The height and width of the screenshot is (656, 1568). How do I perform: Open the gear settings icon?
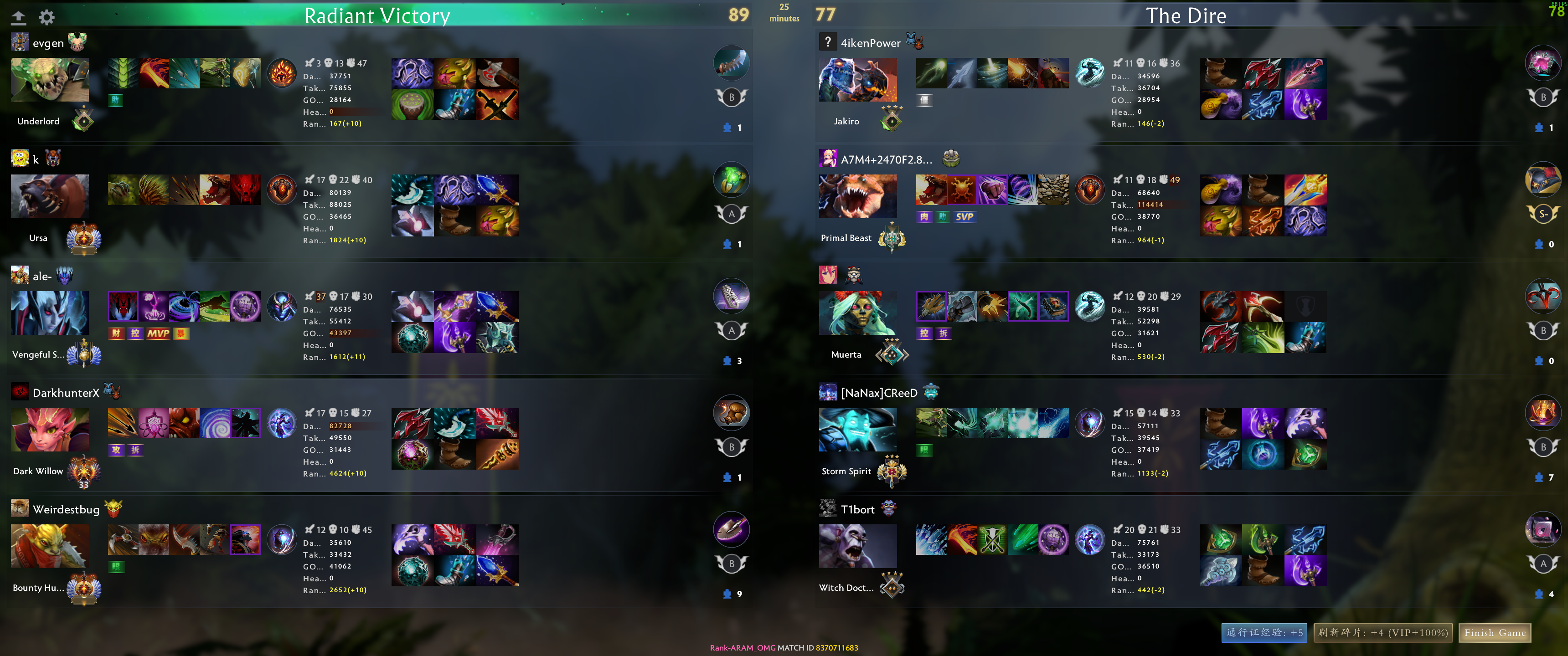point(47,17)
